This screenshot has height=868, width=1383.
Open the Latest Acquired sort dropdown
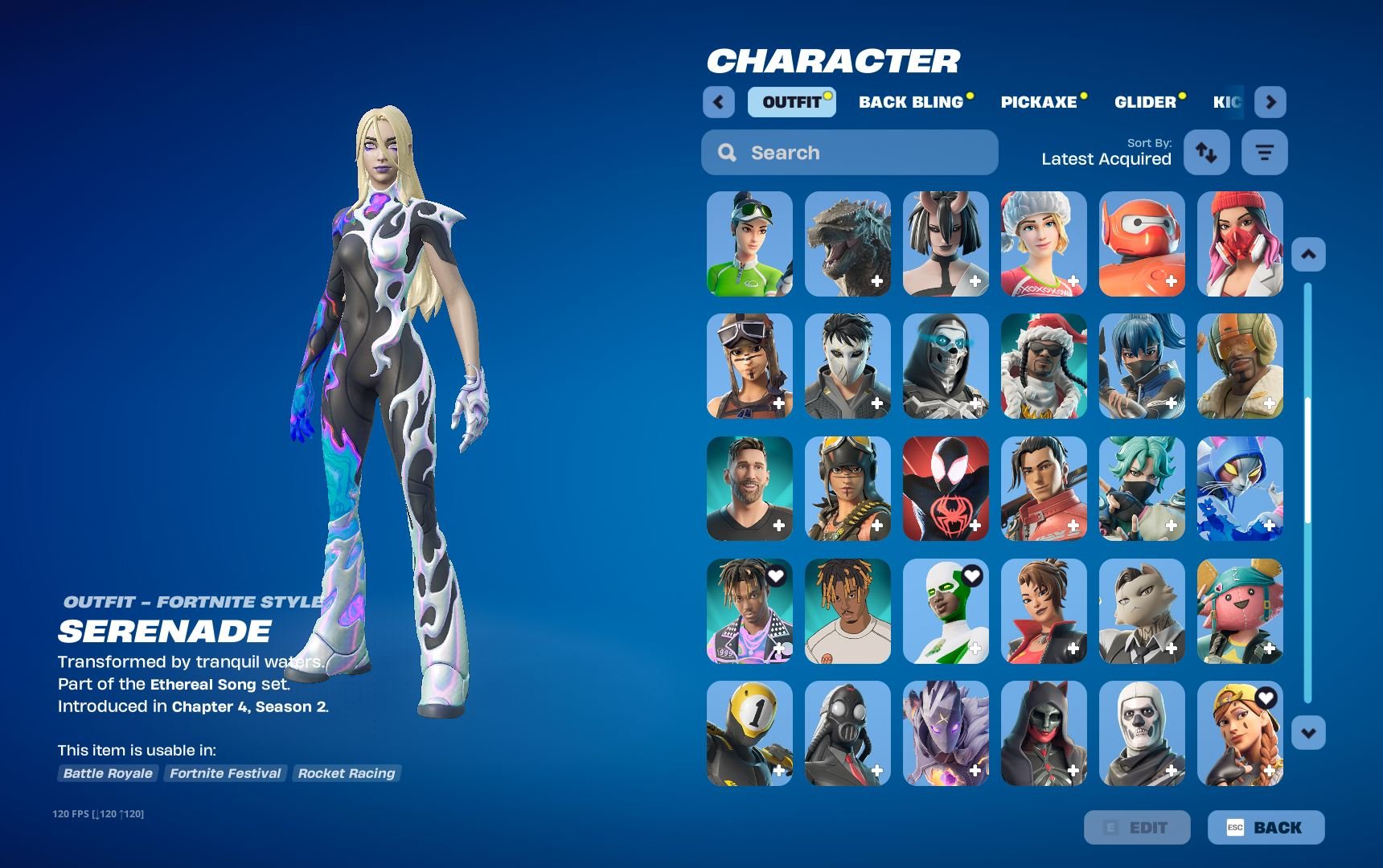1106,159
